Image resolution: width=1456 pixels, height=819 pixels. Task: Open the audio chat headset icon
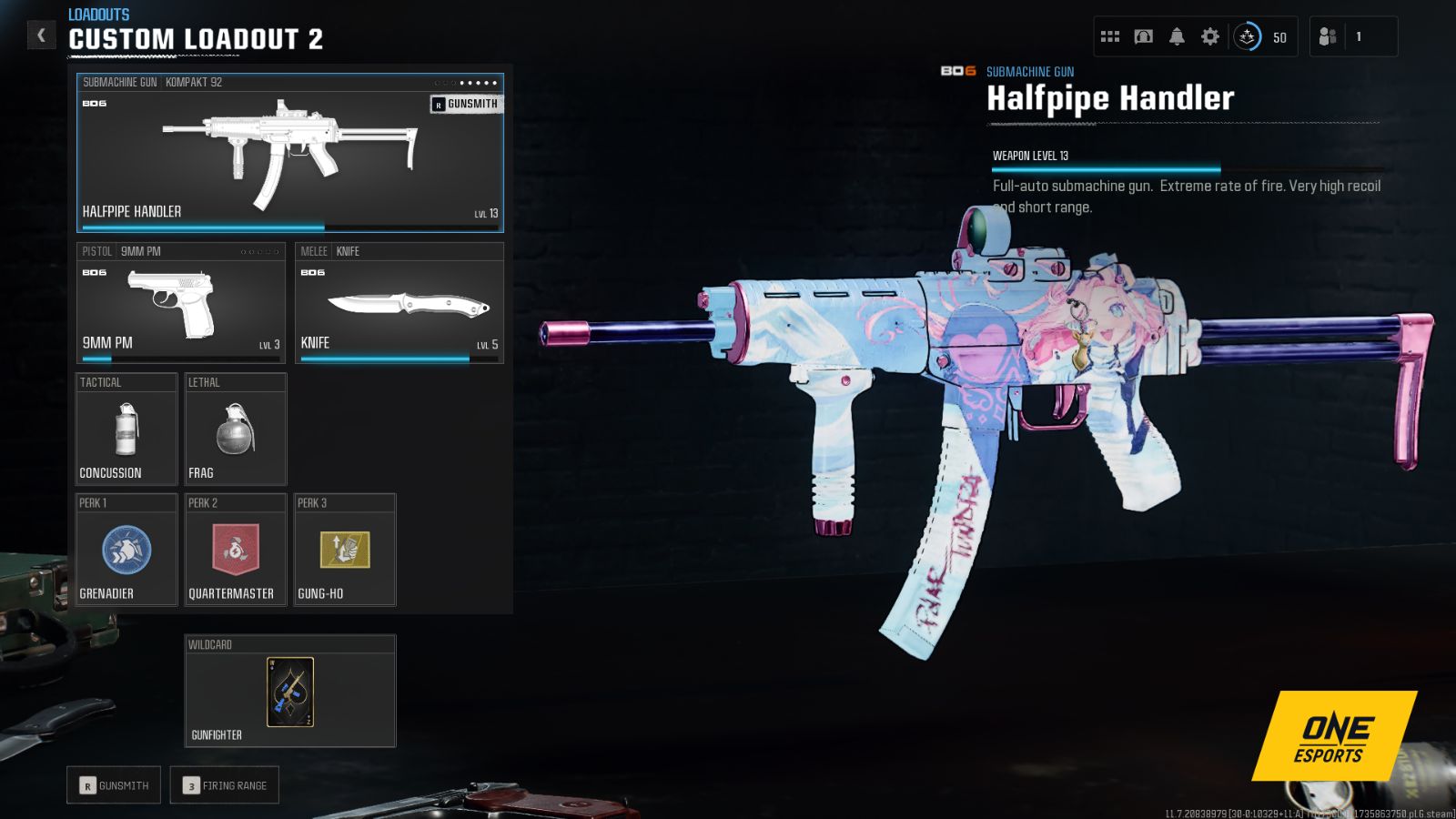pos(1144,35)
